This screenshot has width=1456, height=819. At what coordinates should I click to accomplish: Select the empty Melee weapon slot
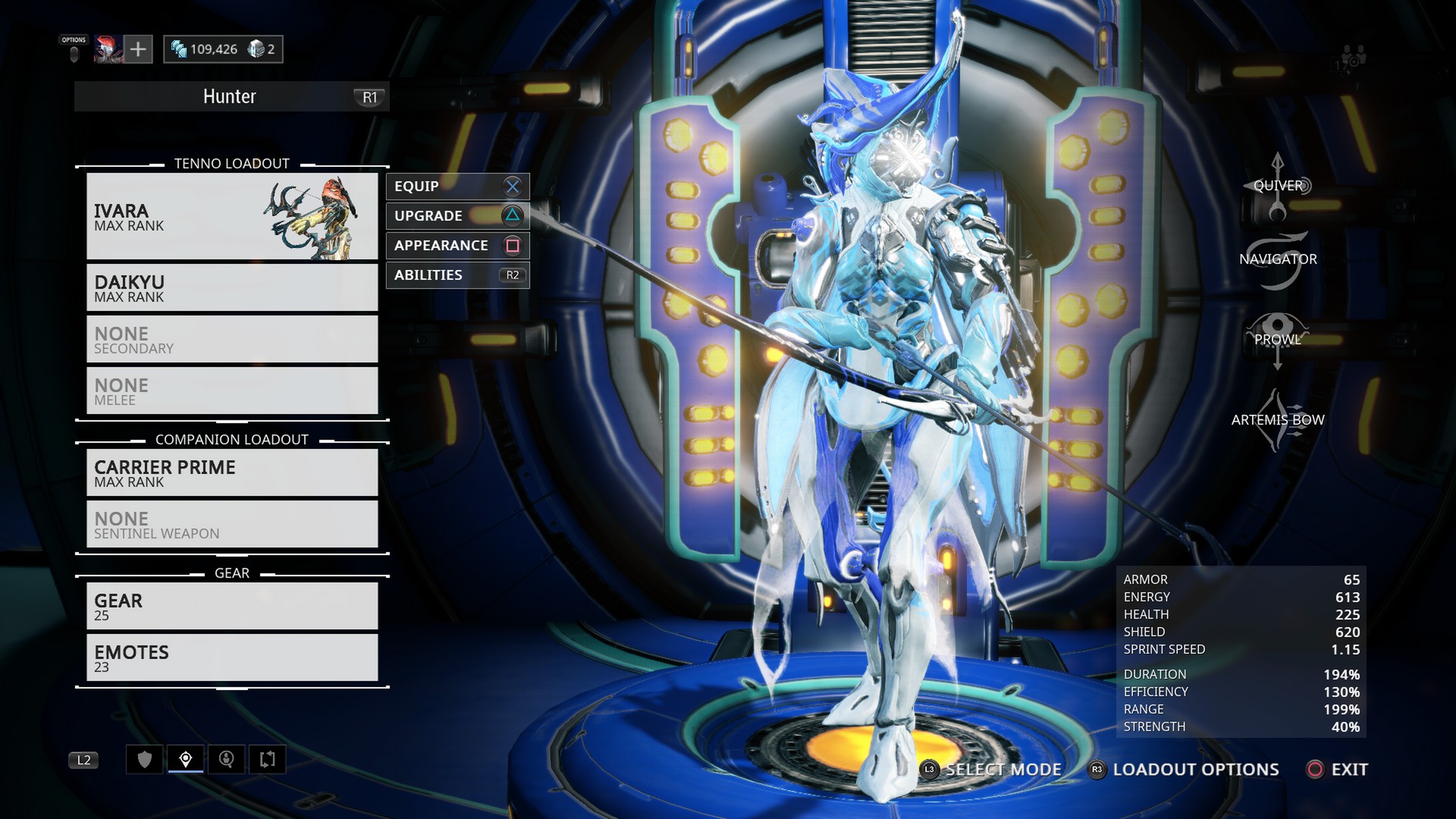click(x=232, y=391)
